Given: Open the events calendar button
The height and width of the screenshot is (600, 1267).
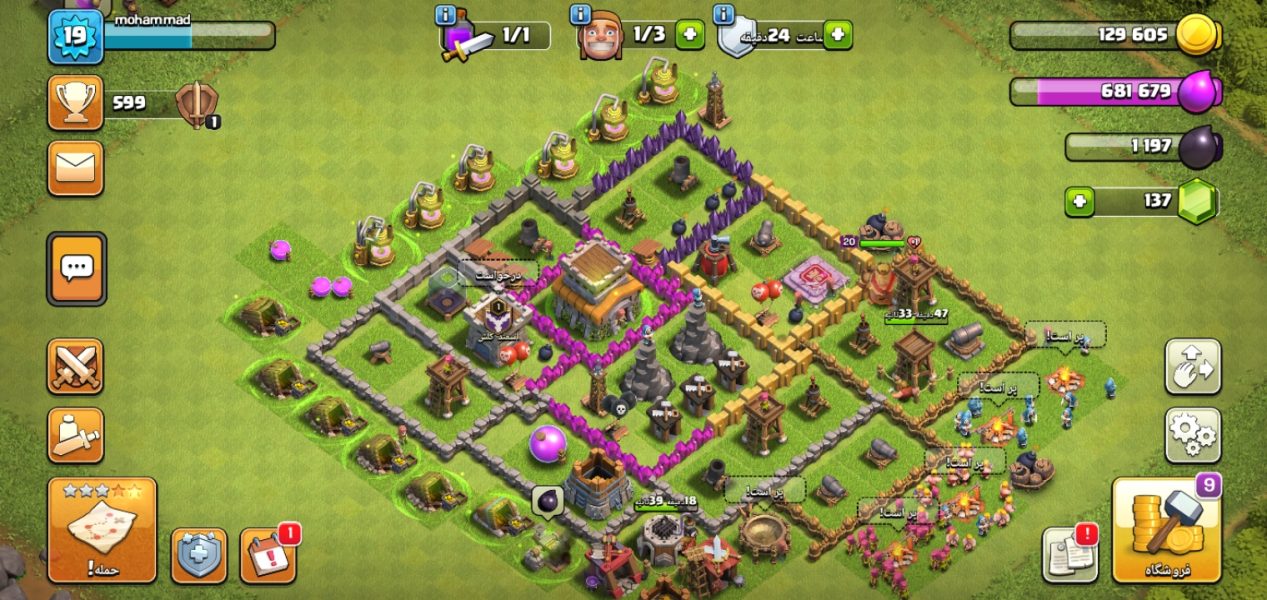Looking at the screenshot, I should point(268,555).
